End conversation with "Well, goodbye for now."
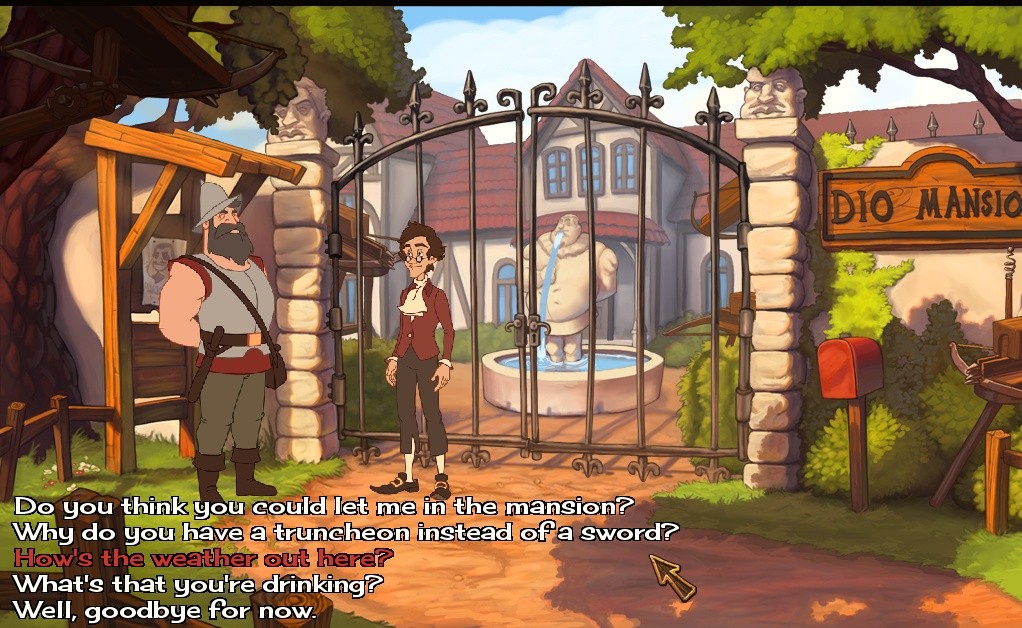Image resolution: width=1022 pixels, height=628 pixels. [164, 608]
